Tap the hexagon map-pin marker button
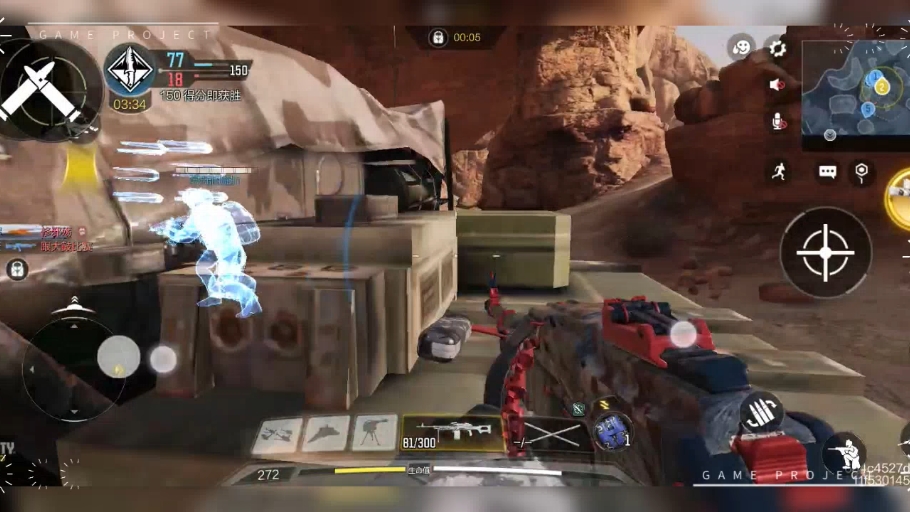910x512 pixels. click(862, 172)
